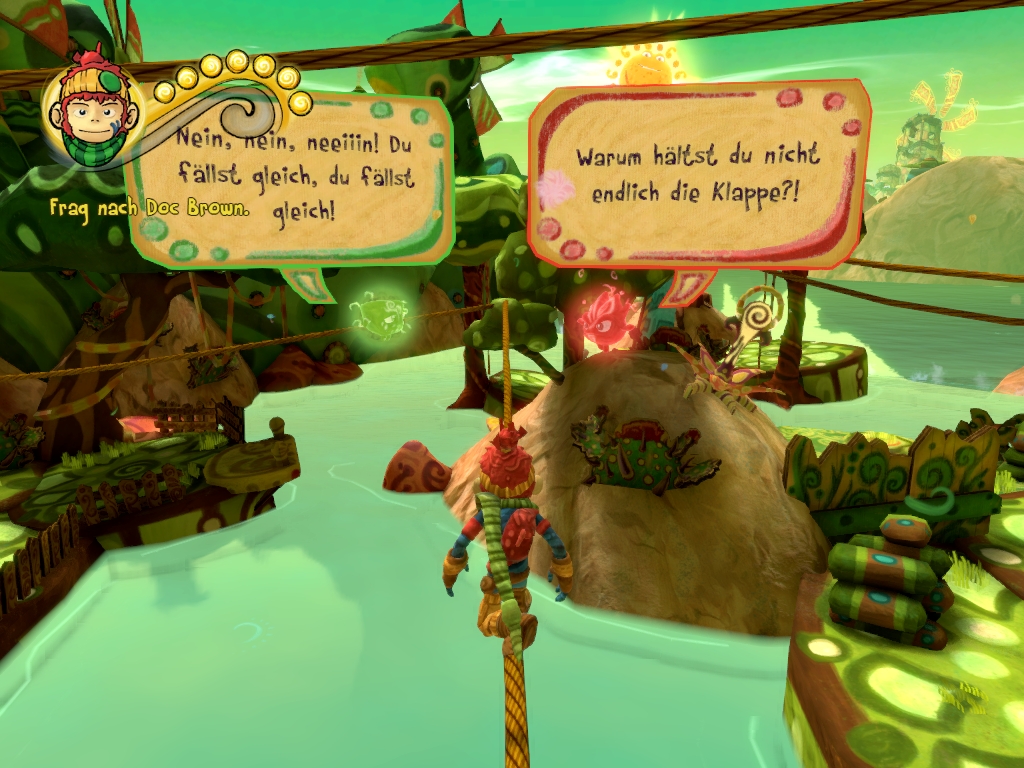Click the monkey character portrait
Screen dimensions: 1024x768
pos(93,112)
